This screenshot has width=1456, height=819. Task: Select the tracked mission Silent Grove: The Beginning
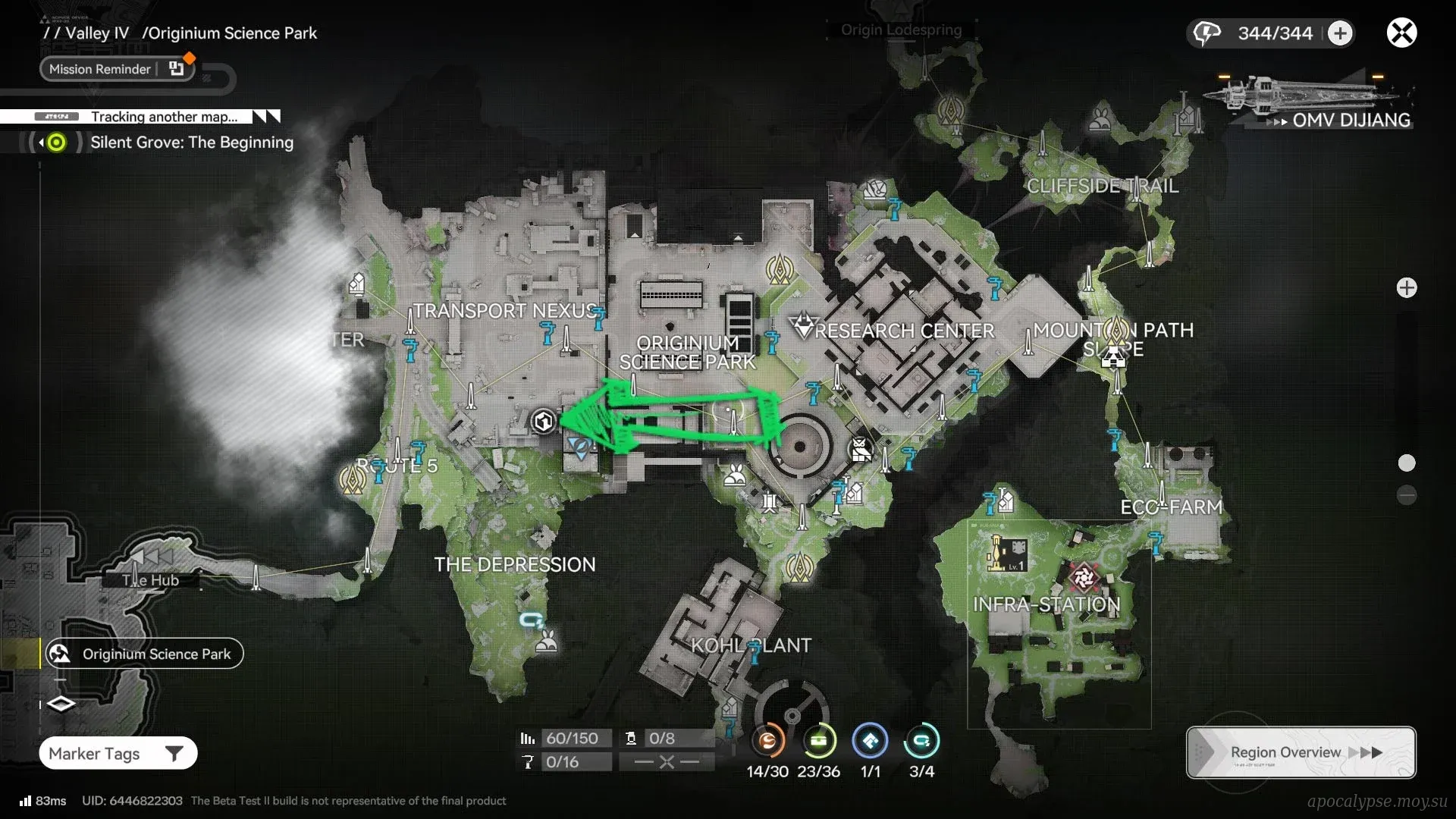pos(191,143)
